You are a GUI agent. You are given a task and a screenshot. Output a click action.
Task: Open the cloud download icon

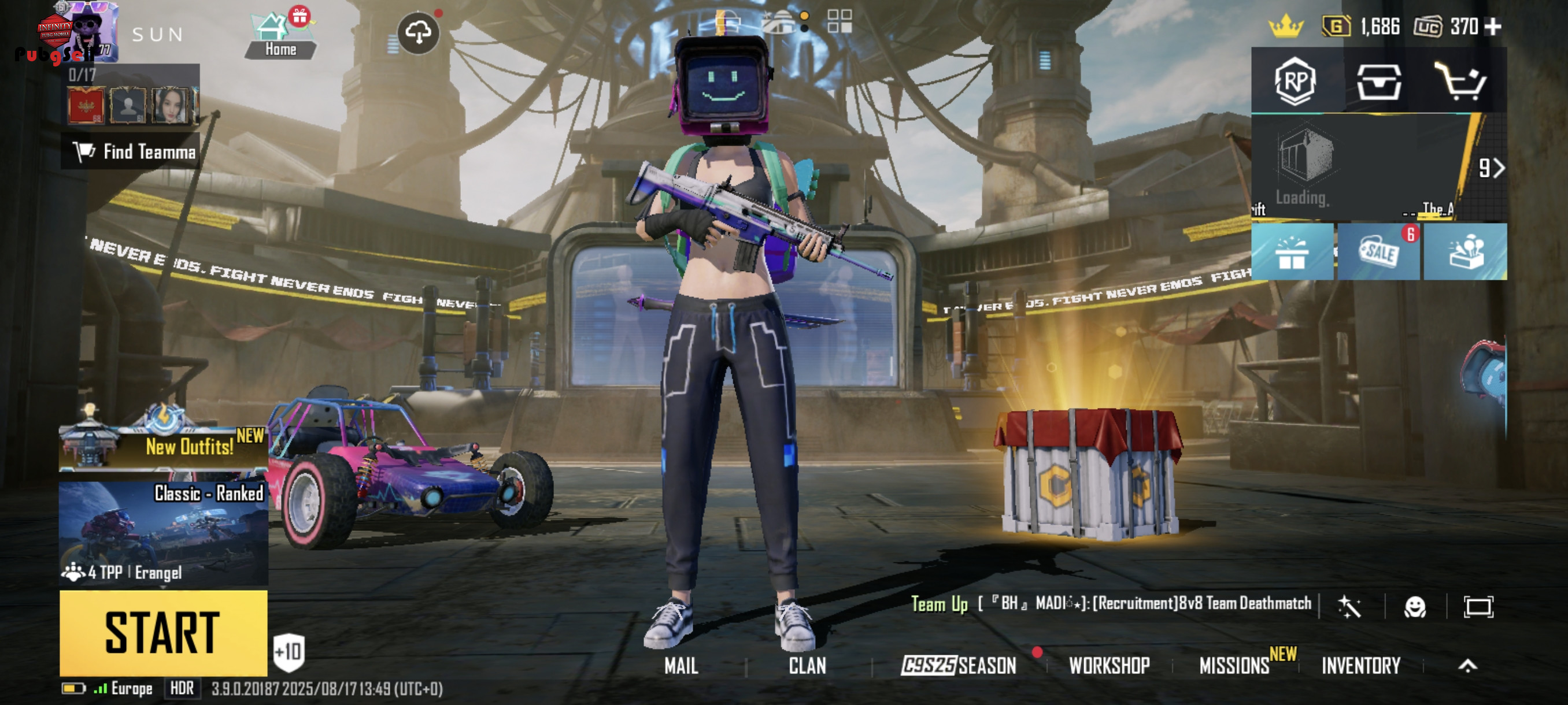tap(418, 32)
